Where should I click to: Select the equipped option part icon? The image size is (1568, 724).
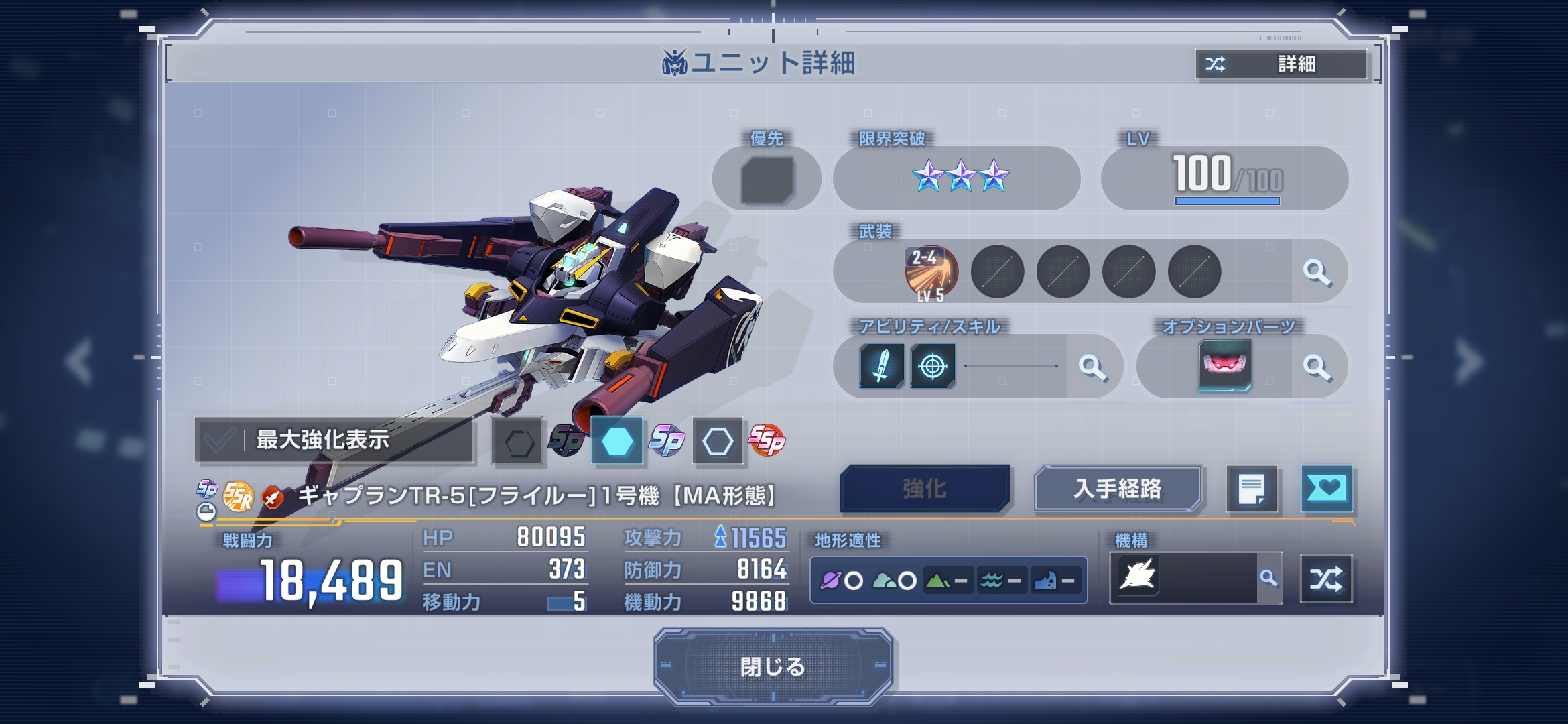[1224, 365]
